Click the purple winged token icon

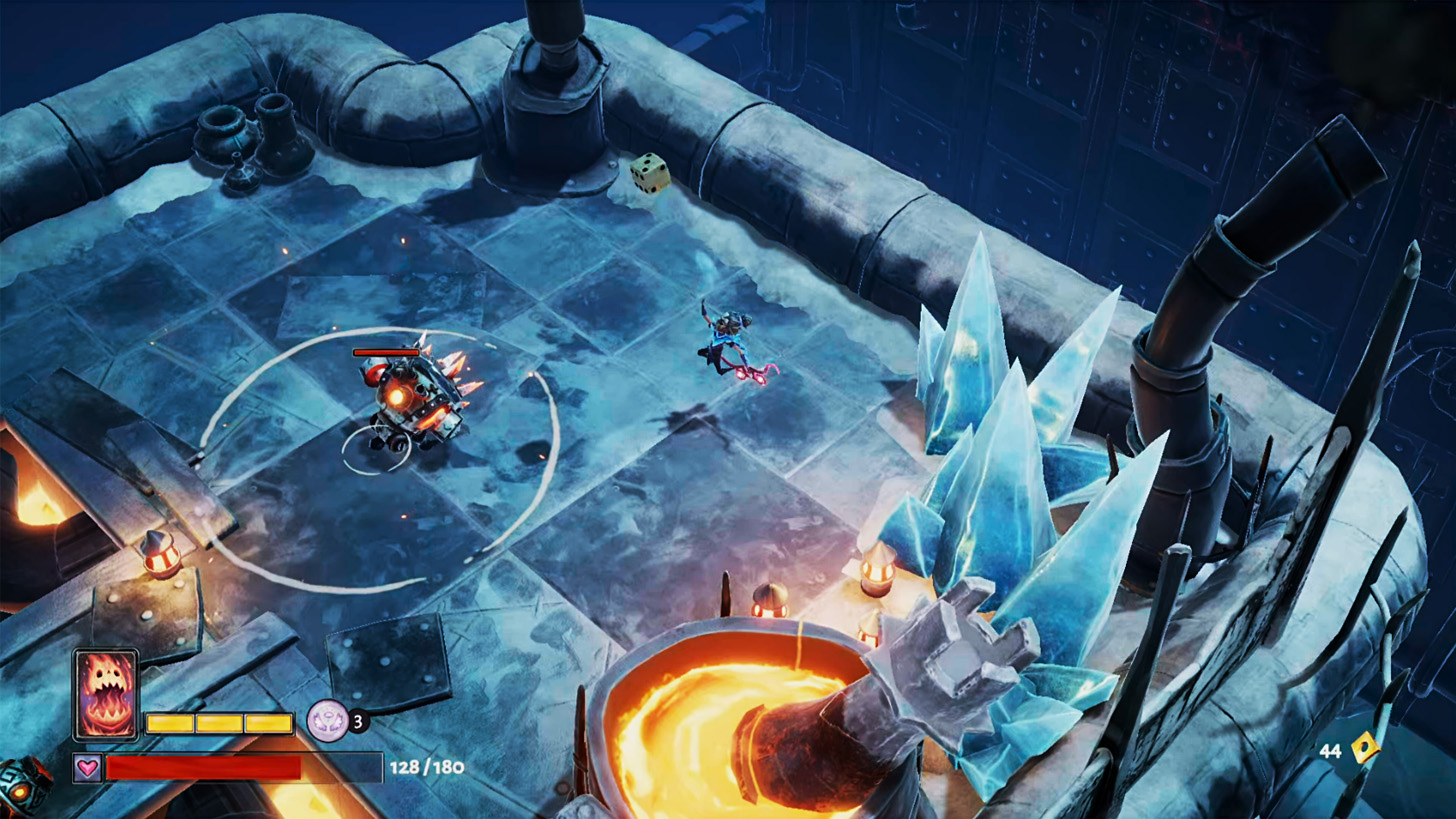point(326,718)
